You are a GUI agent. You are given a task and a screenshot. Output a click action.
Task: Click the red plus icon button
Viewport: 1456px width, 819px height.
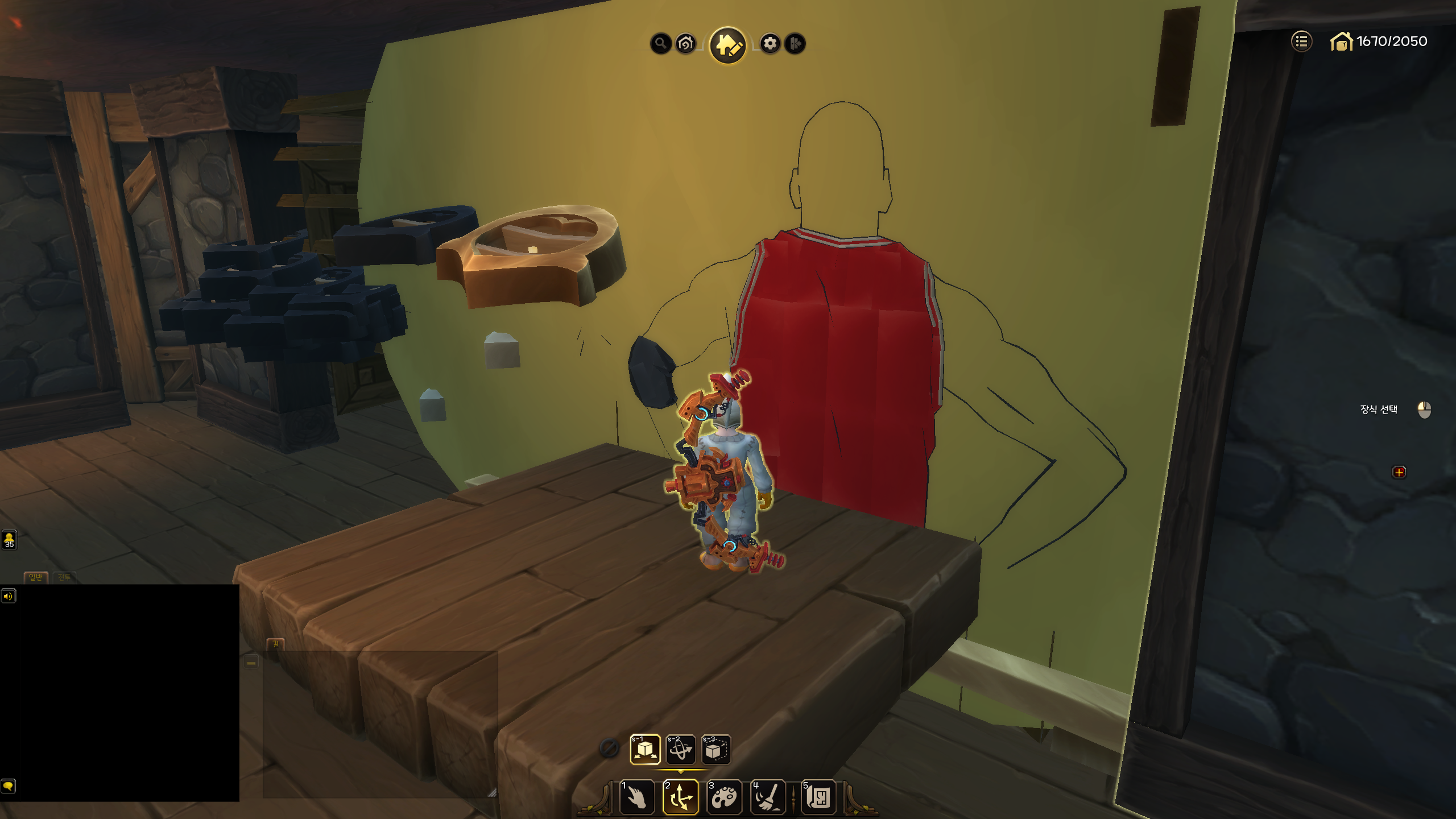coord(1399,472)
